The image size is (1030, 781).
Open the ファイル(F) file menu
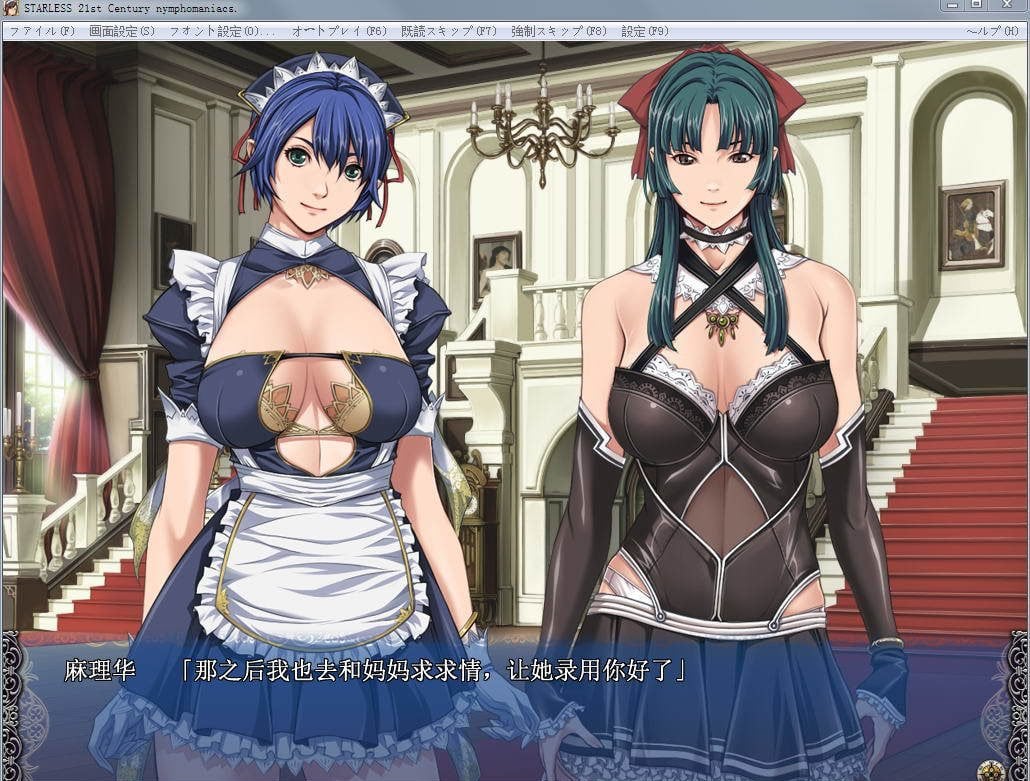point(42,31)
